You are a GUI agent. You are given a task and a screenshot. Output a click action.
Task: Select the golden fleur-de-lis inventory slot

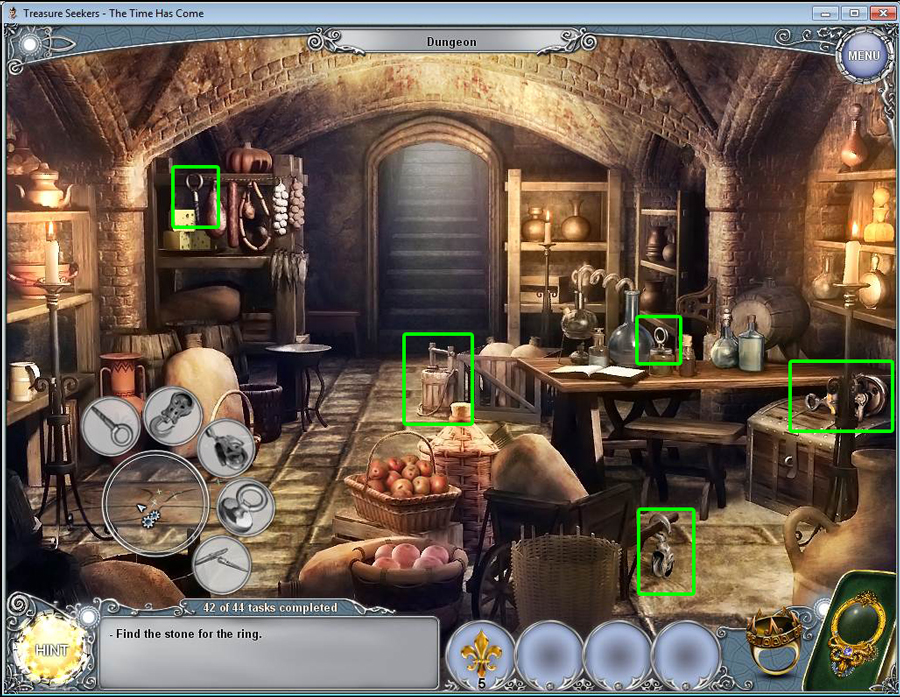(x=481, y=654)
